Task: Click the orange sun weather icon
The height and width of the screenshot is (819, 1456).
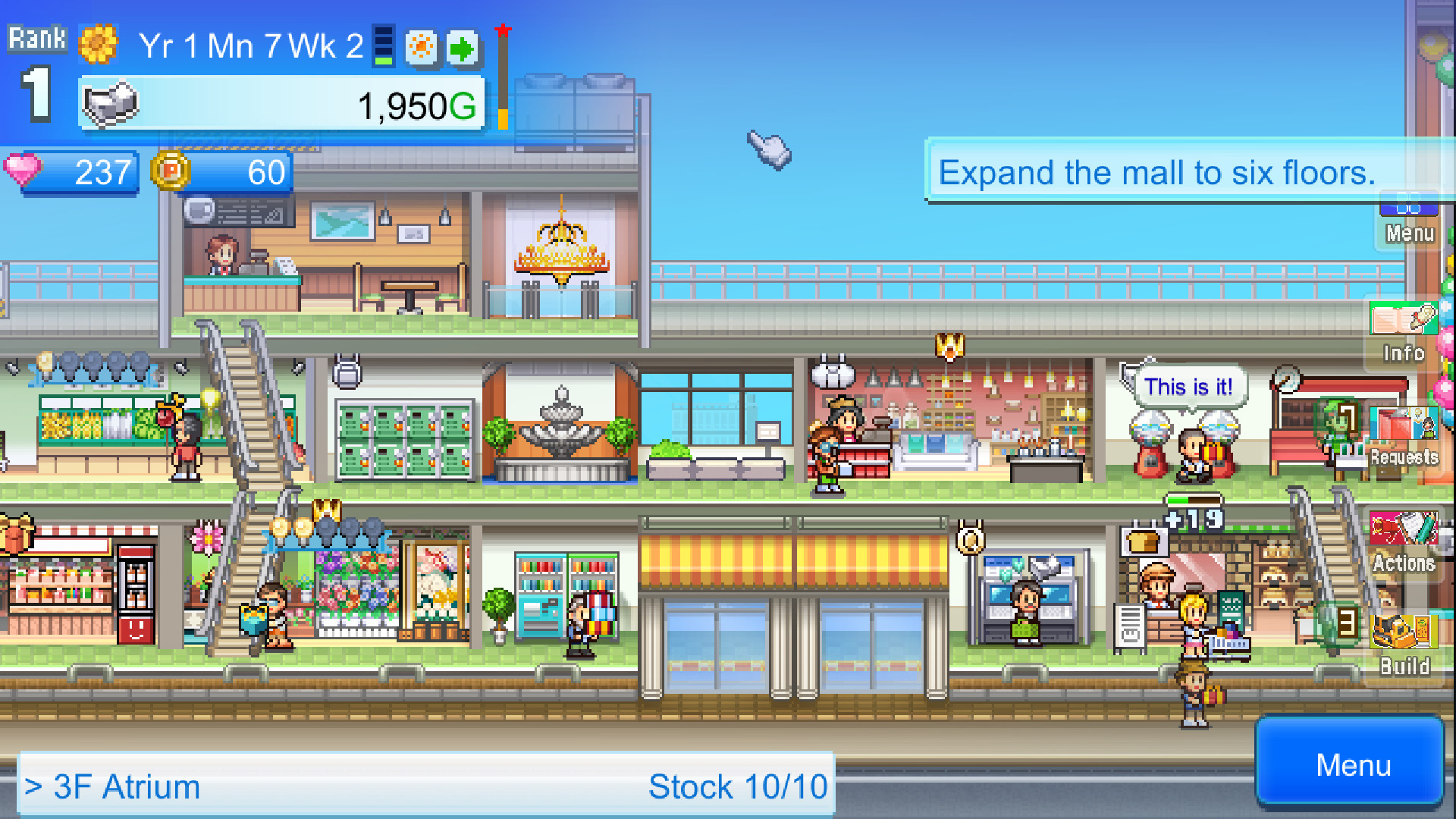Action: (x=422, y=47)
